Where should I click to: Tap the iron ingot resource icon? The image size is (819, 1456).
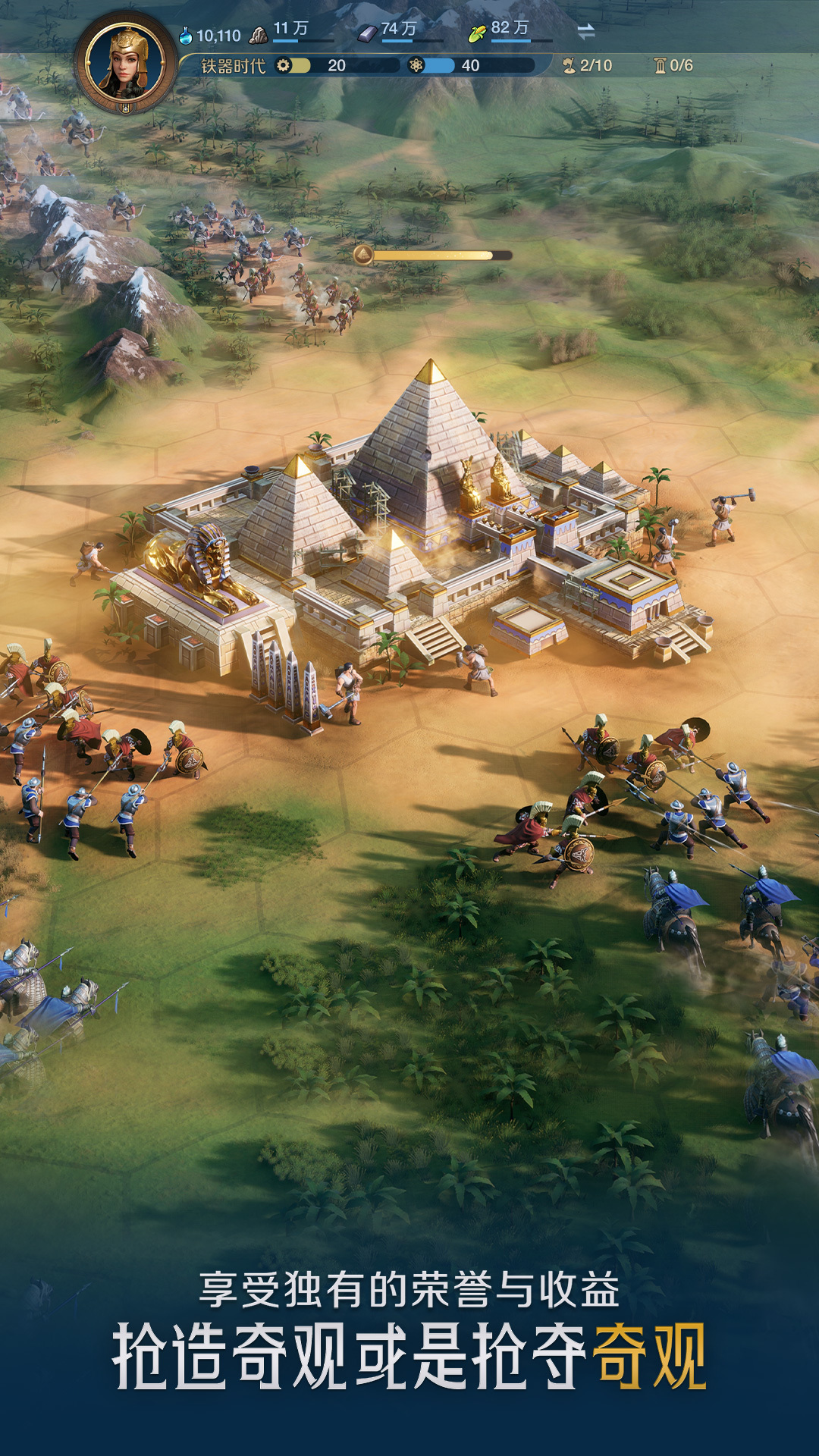(368, 33)
